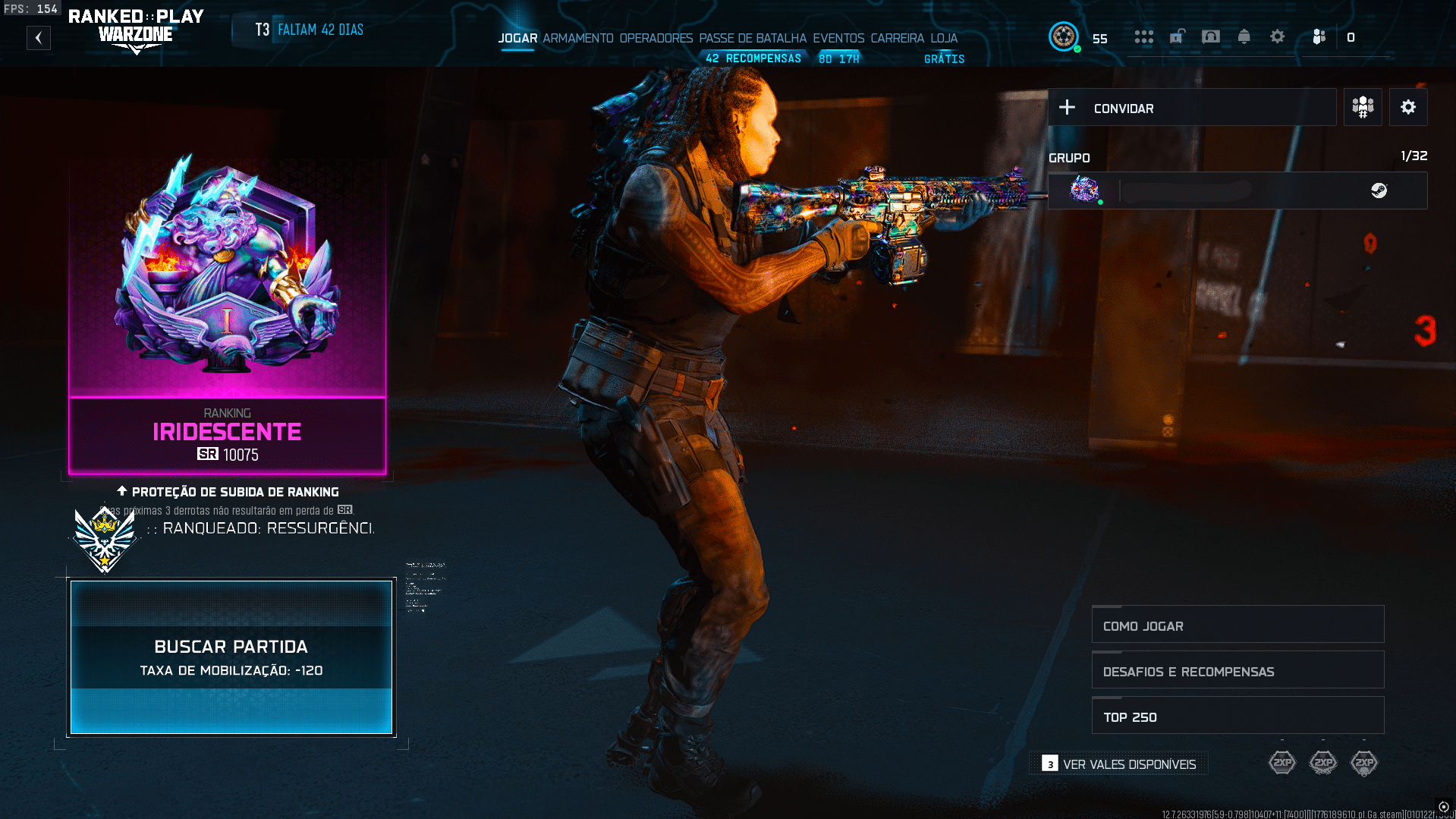Image resolution: width=1456 pixels, height=819 pixels.
Task: Open the settings gear in the top toolbar
Action: tap(1278, 36)
